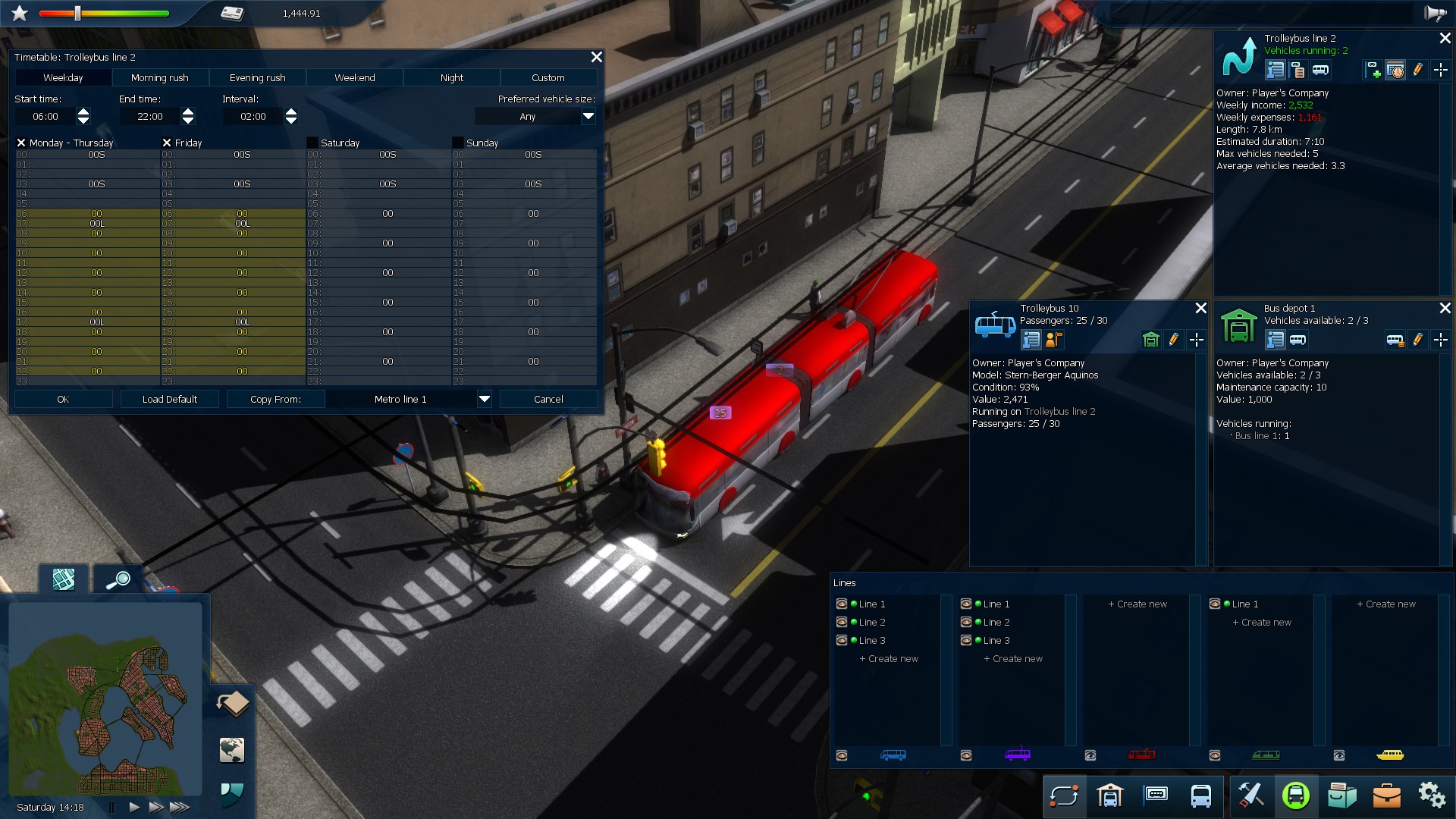Open the green public transport icon in taskbar

pos(1297,796)
